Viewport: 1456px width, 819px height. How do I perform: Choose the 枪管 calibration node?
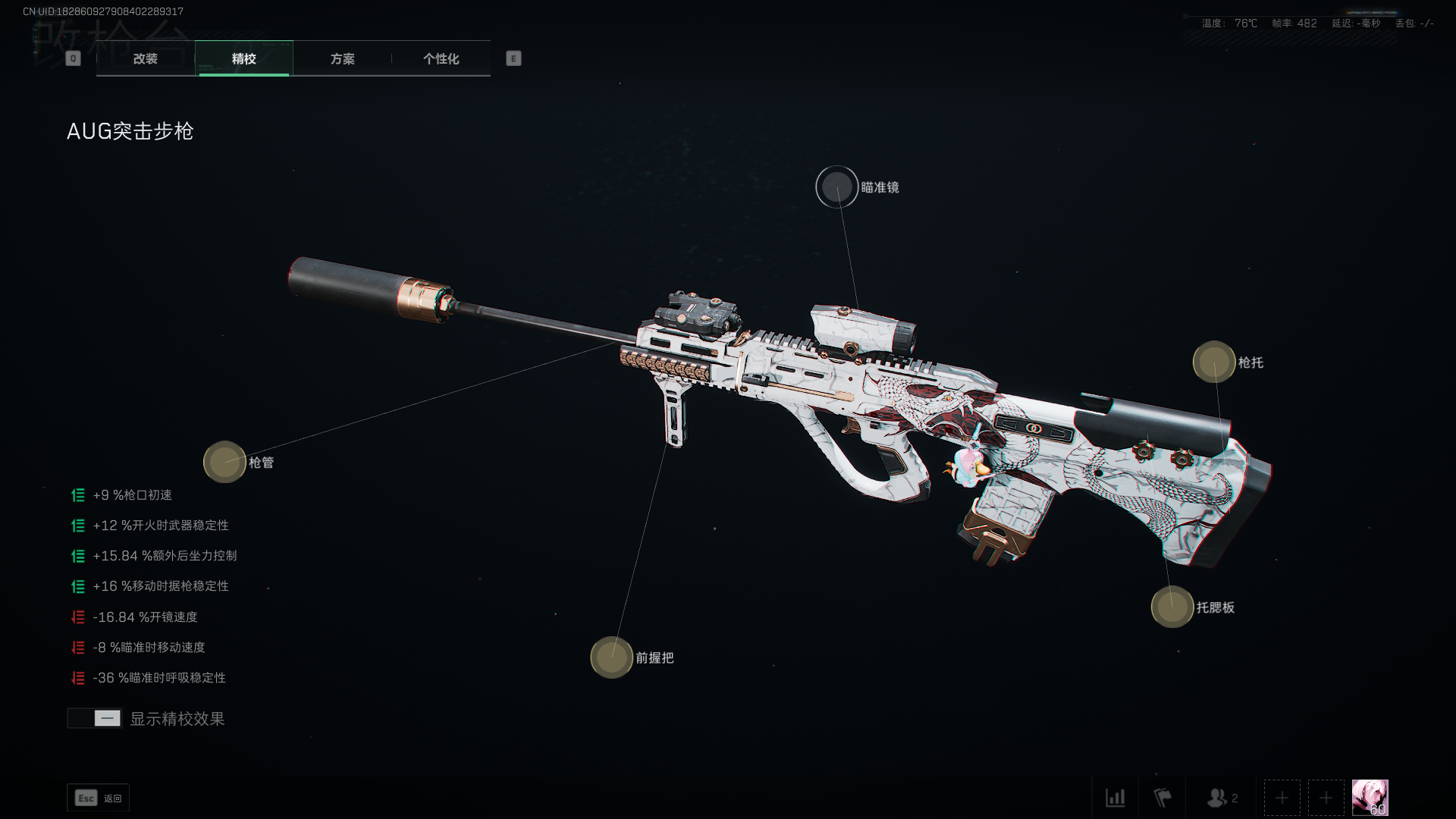click(224, 462)
